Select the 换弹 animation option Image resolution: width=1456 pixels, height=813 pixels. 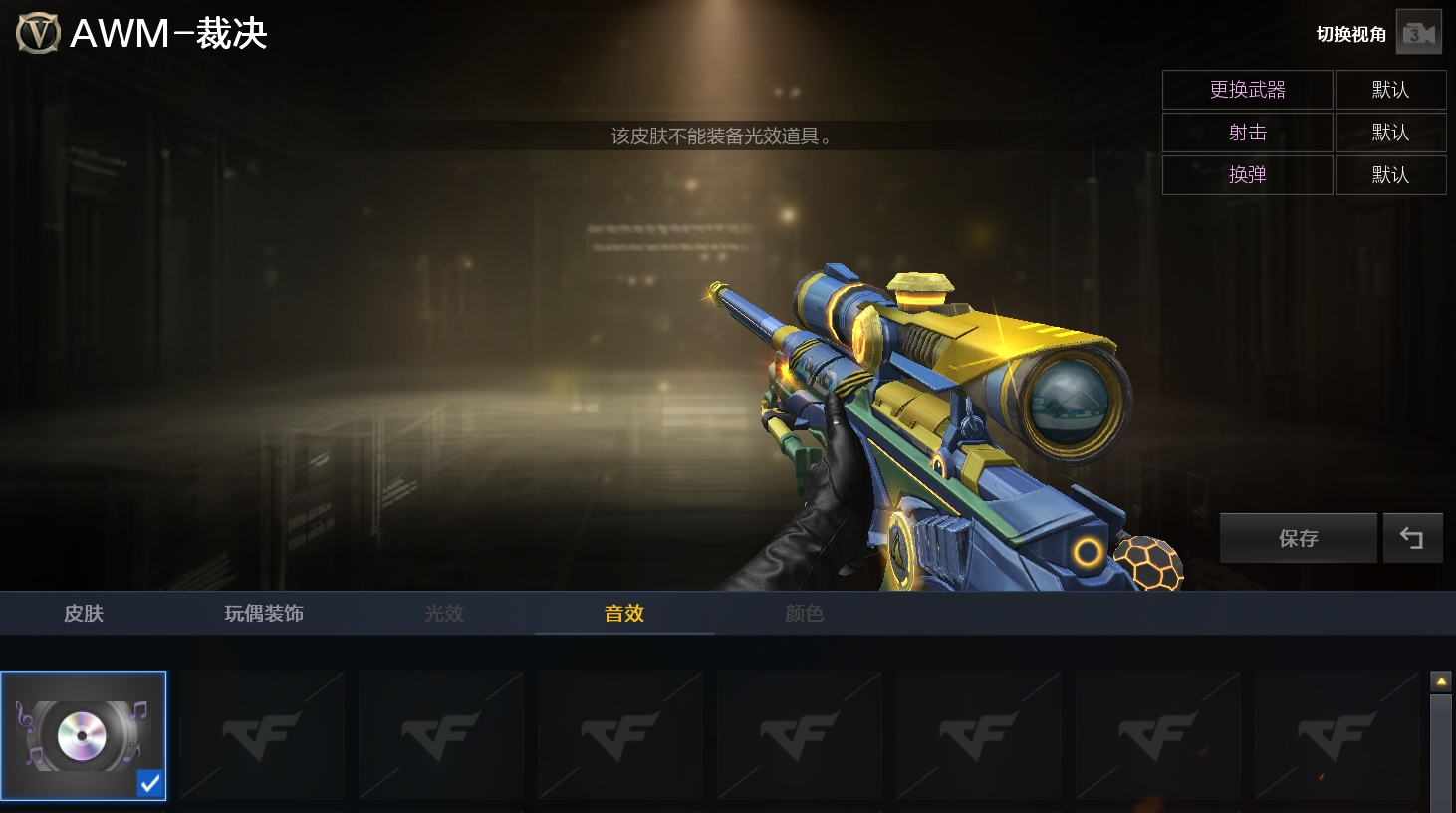click(1247, 175)
